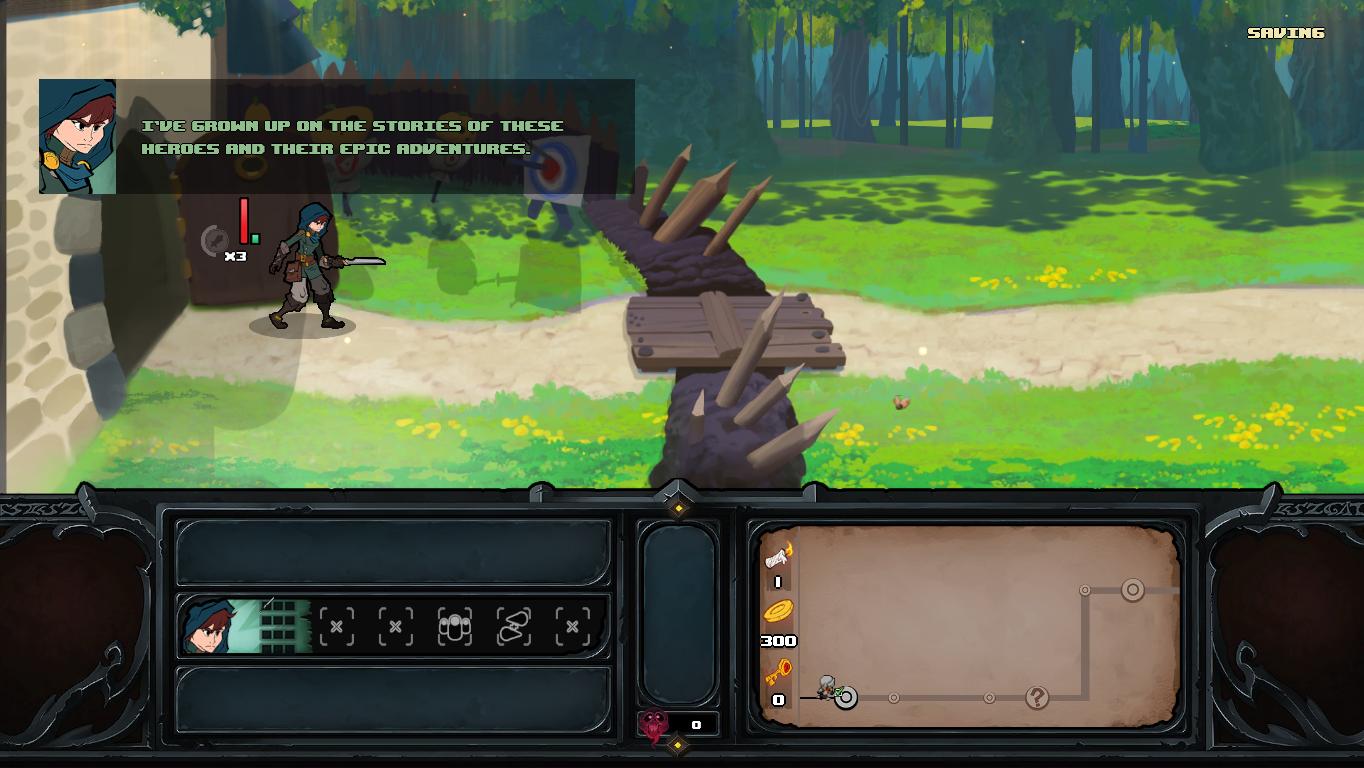Select the question mark node on map
The height and width of the screenshot is (768, 1364).
(x=1037, y=698)
